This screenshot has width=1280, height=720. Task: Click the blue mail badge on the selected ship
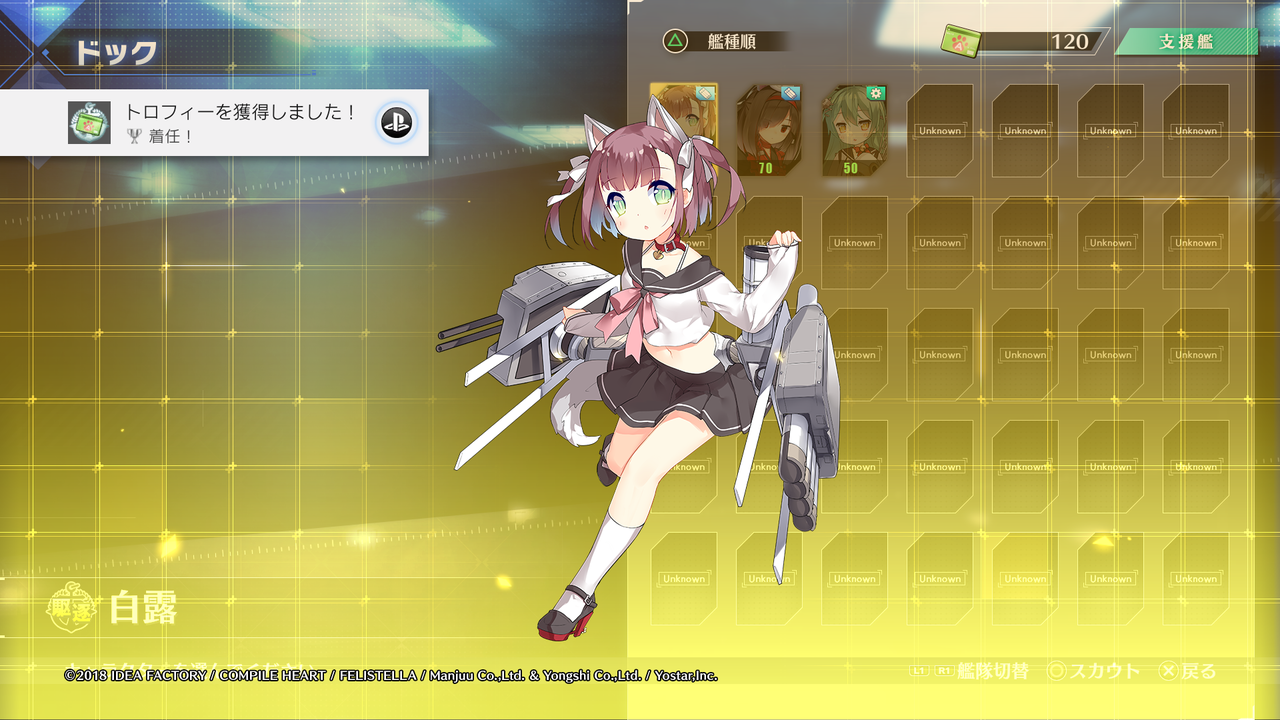point(706,93)
